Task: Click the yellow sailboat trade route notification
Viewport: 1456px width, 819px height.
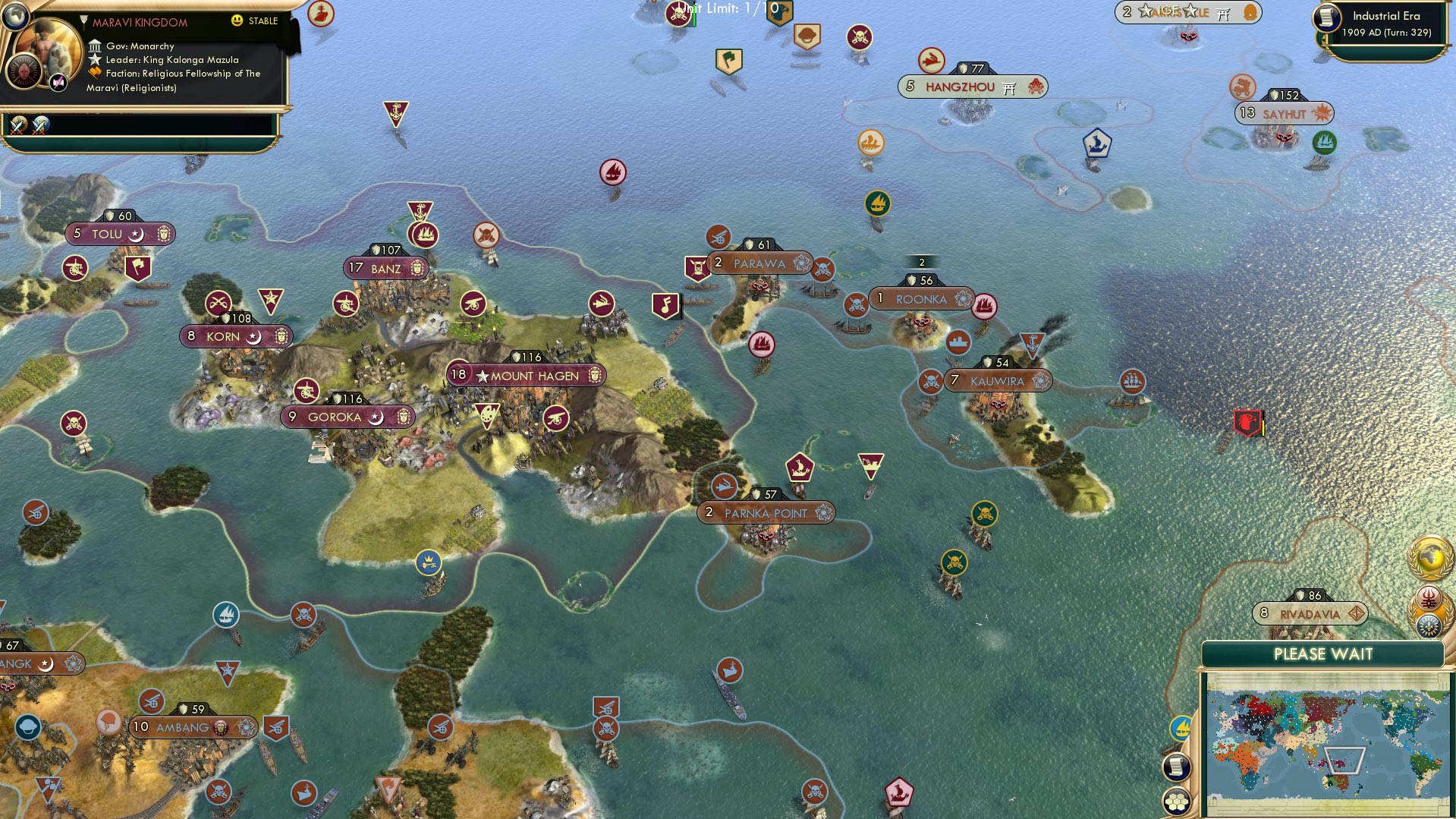Action: [x=1181, y=727]
